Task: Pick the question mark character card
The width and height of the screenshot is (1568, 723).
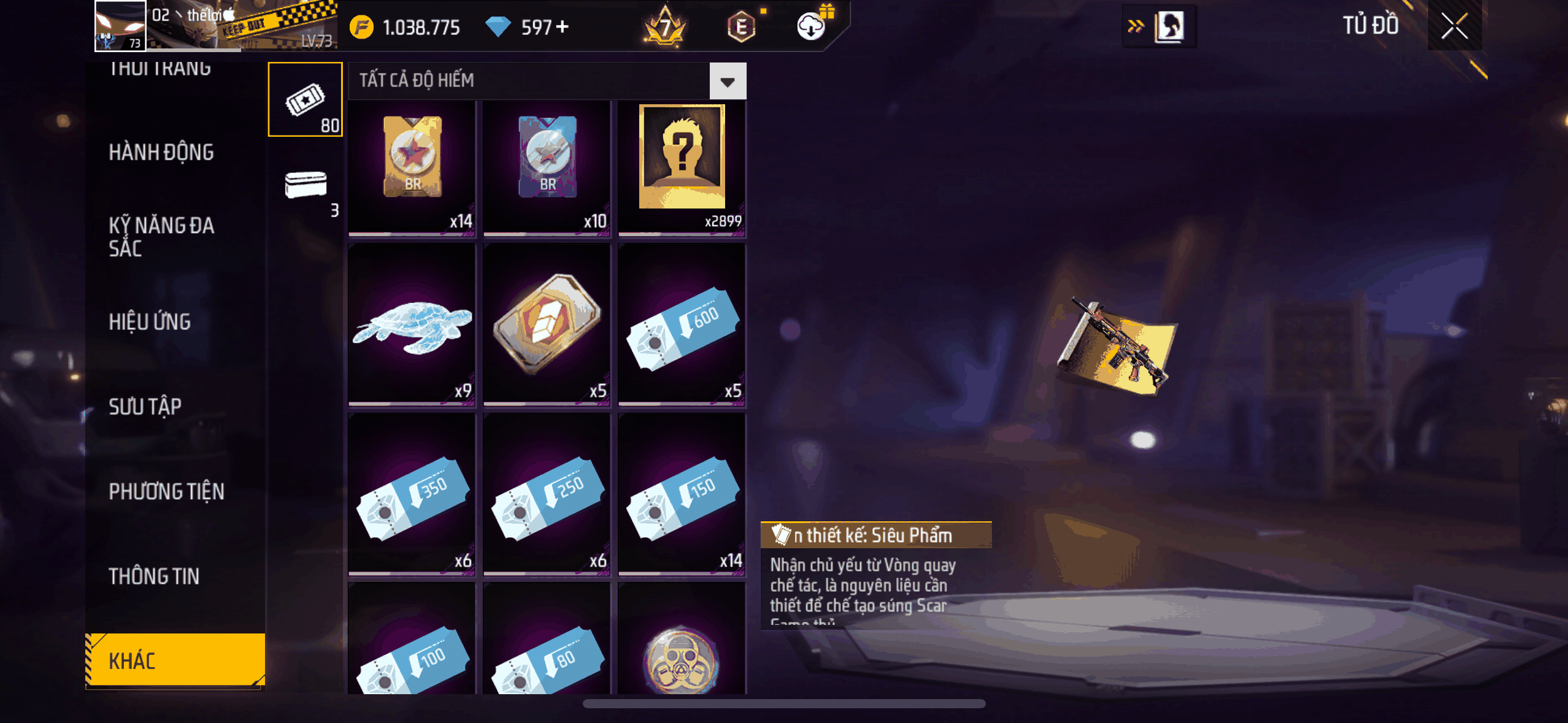Action: [x=682, y=167]
